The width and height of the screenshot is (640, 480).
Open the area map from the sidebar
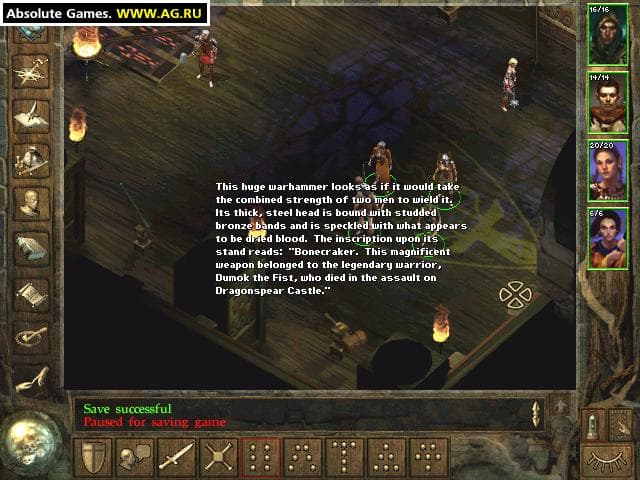31,69
